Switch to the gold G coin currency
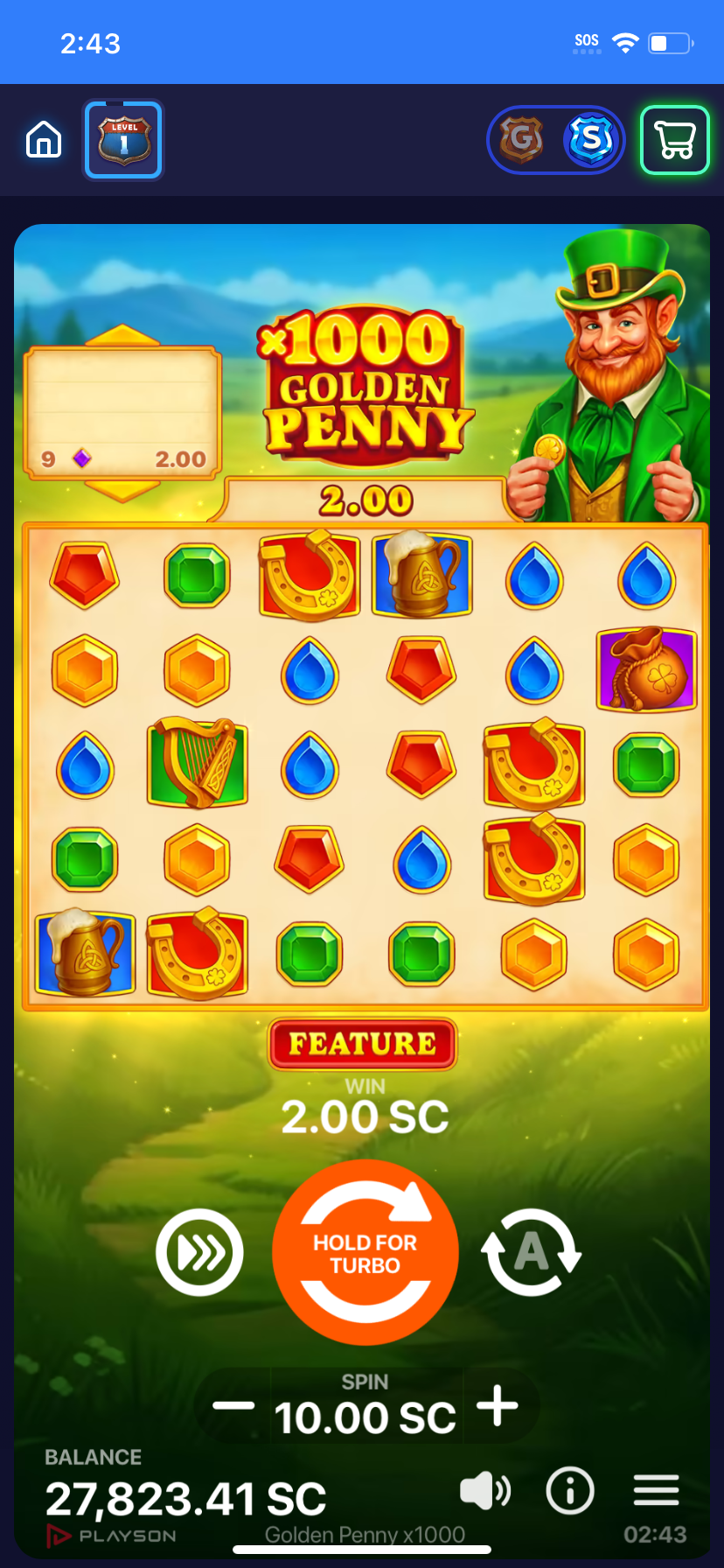This screenshot has height=1568, width=724. coord(521,140)
